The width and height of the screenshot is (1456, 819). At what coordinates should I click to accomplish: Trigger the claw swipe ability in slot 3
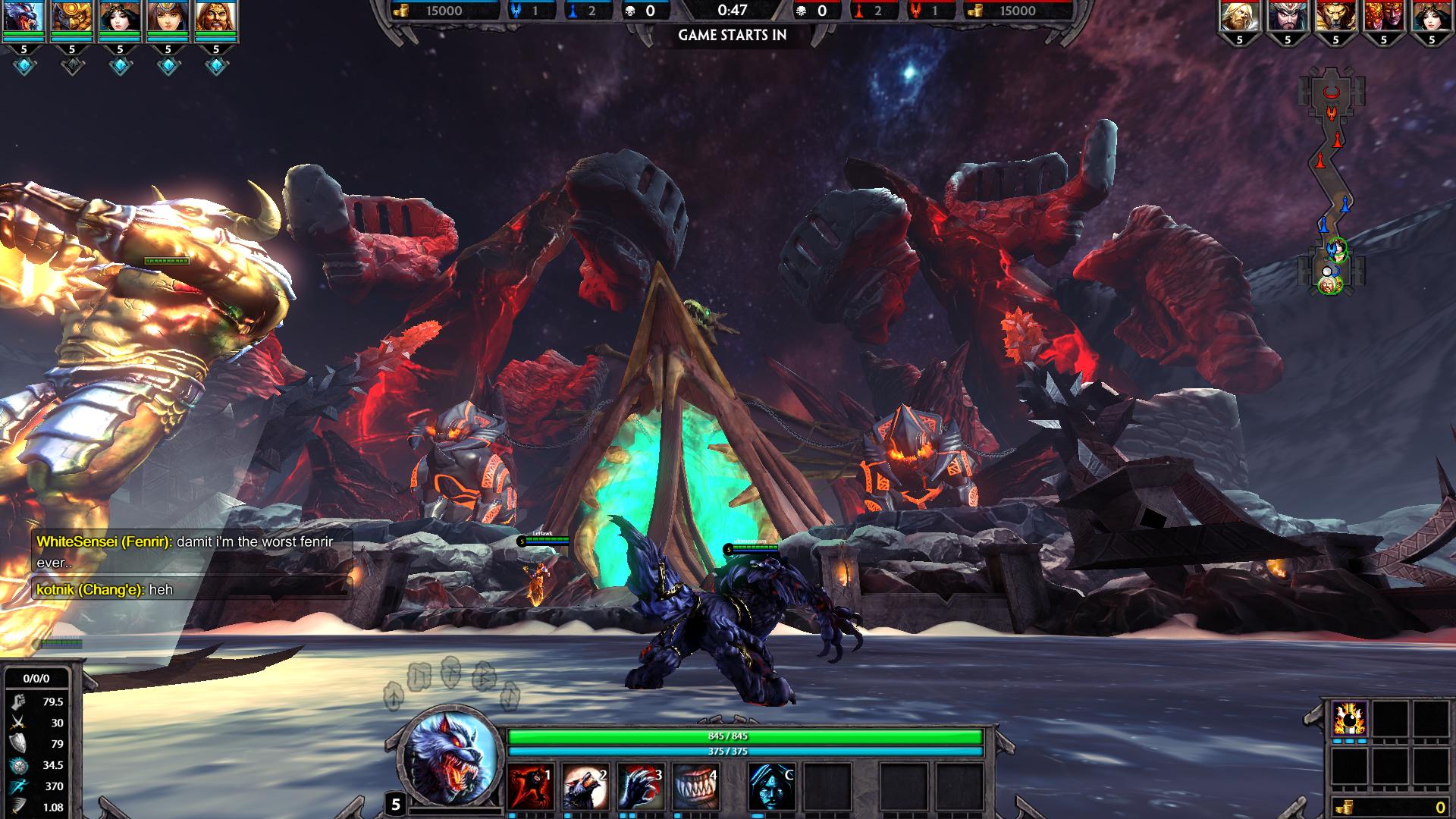pyautogui.click(x=640, y=786)
